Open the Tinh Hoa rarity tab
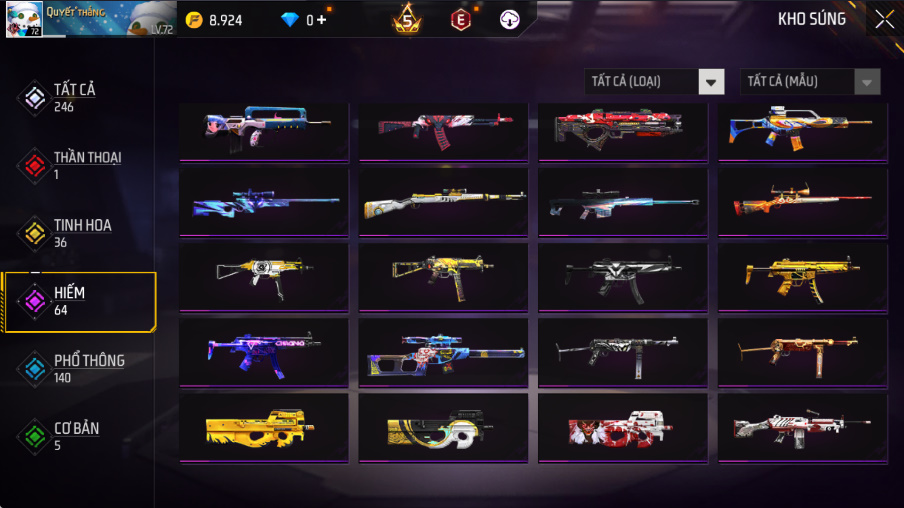This screenshot has width=904, height=508. point(80,232)
